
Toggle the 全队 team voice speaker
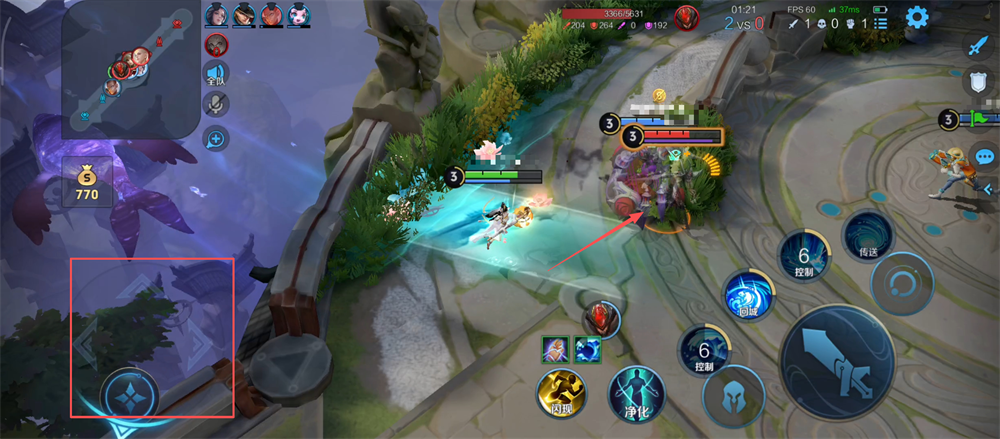216,73
